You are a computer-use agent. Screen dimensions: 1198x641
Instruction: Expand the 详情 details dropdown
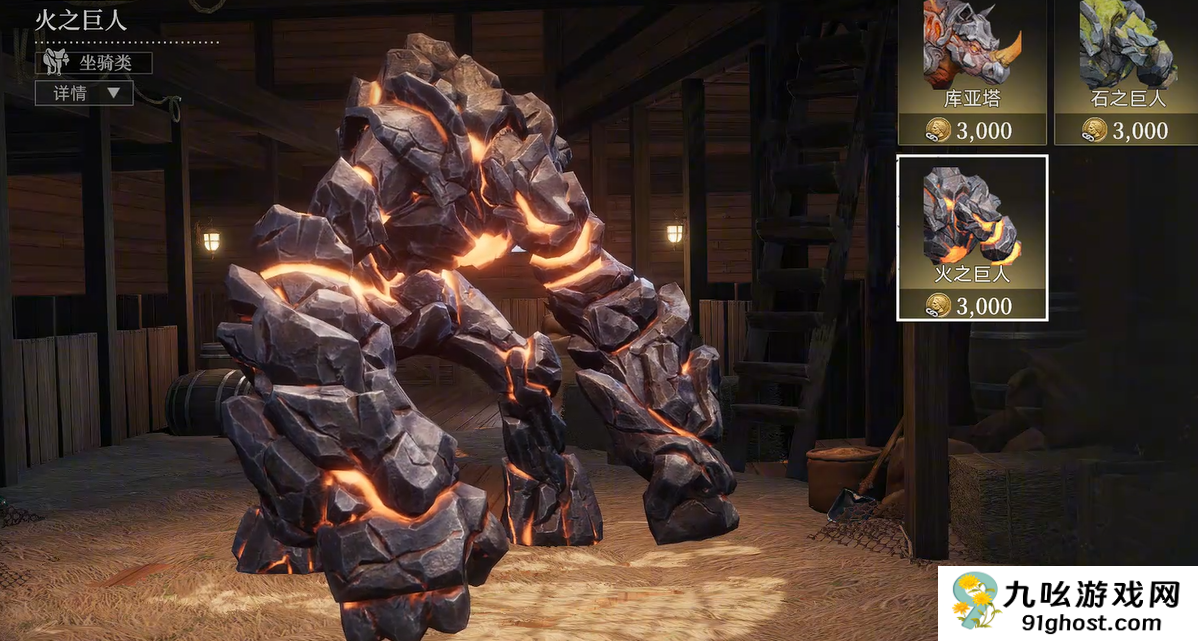click(84, 93)
